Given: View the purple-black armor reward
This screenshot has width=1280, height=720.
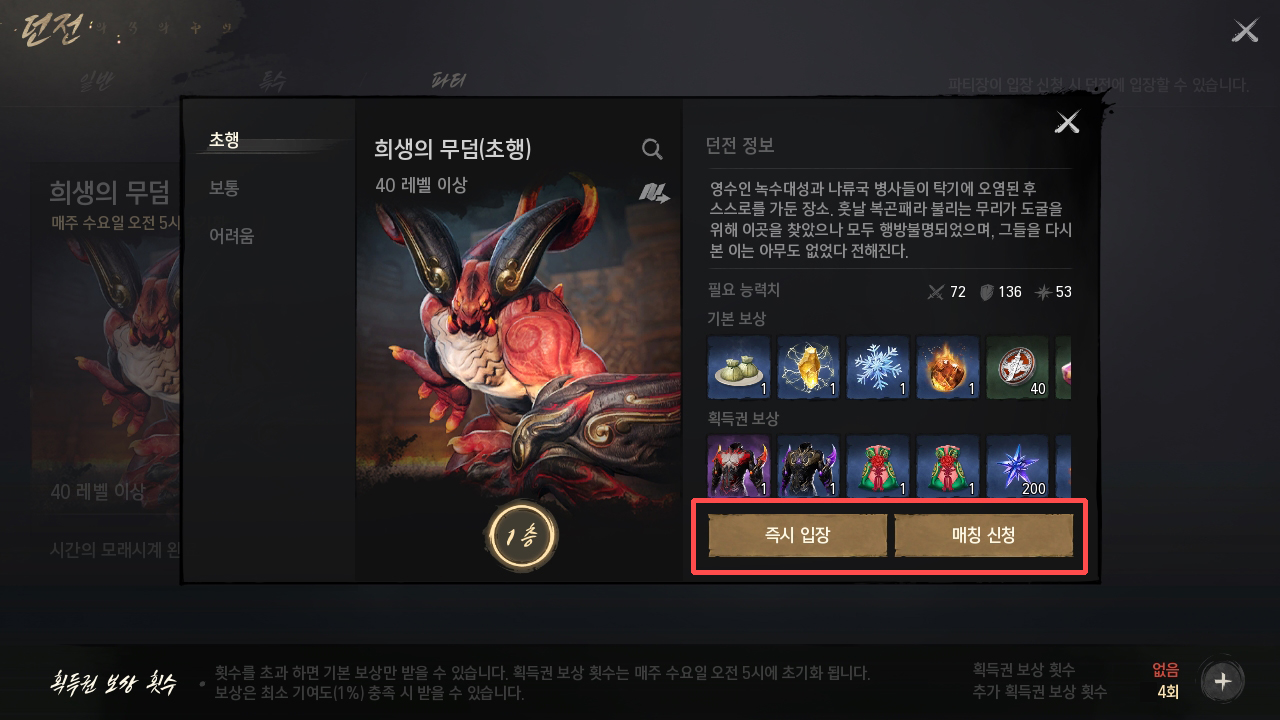Looking at the screenshot, I should [808, 466].
